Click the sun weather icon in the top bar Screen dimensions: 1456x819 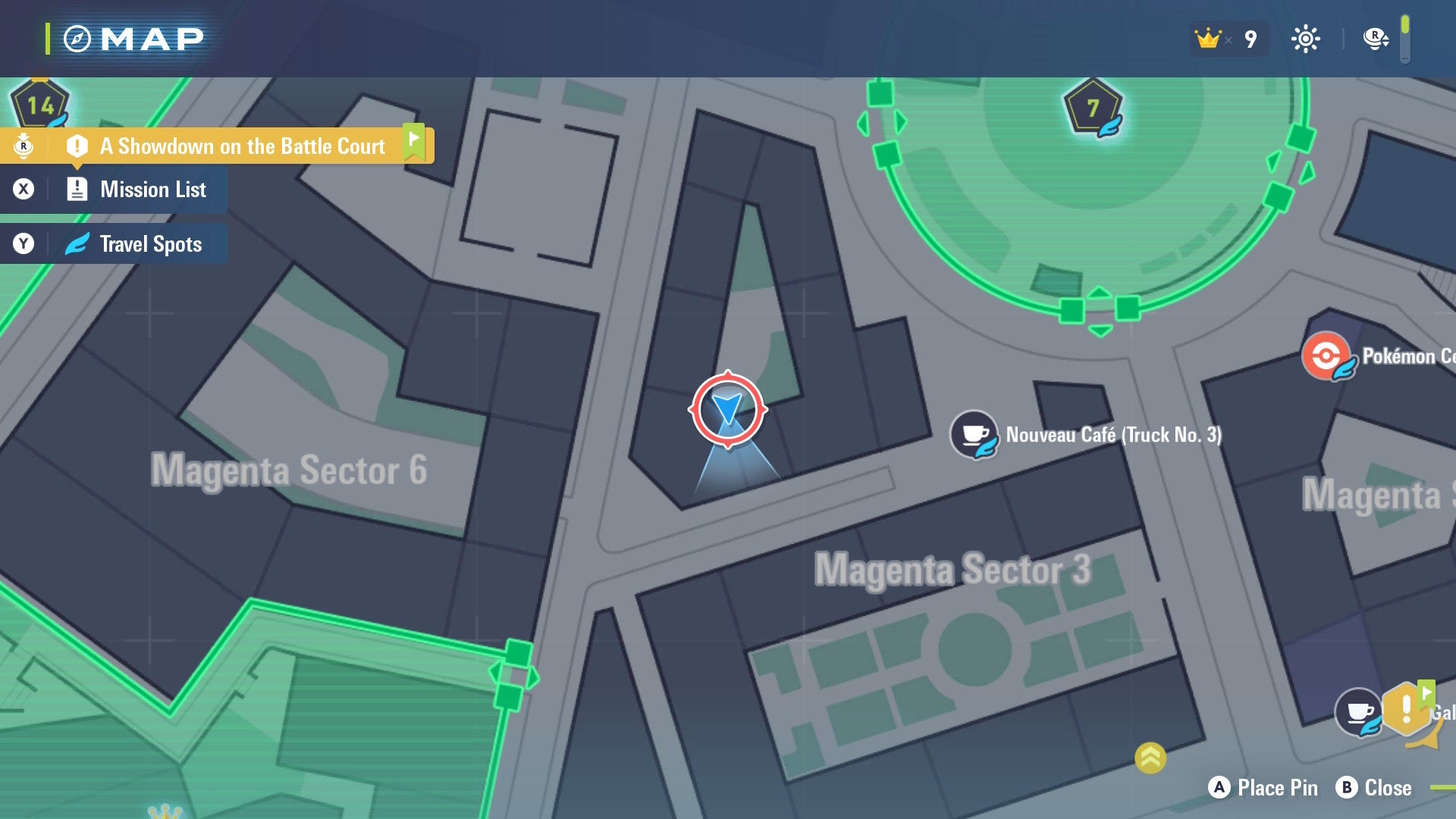coord(1307,38)
